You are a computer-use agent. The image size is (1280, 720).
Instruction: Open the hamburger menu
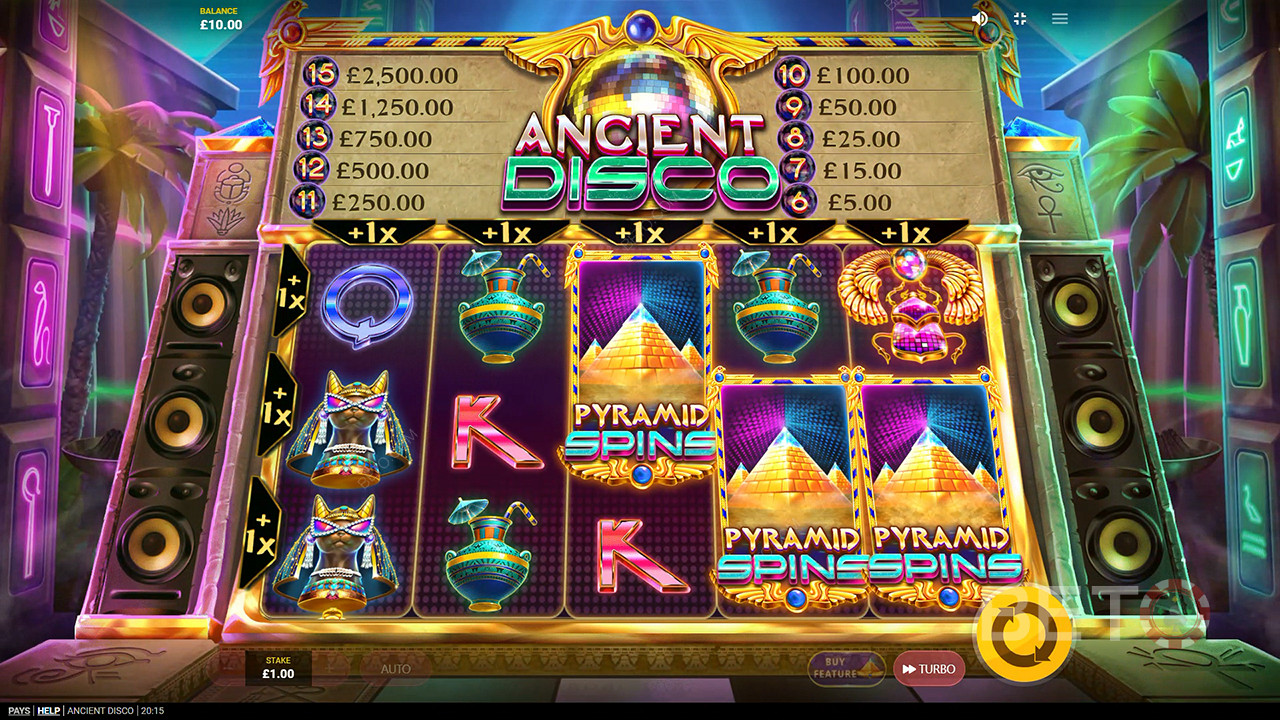pos(1060,19)
